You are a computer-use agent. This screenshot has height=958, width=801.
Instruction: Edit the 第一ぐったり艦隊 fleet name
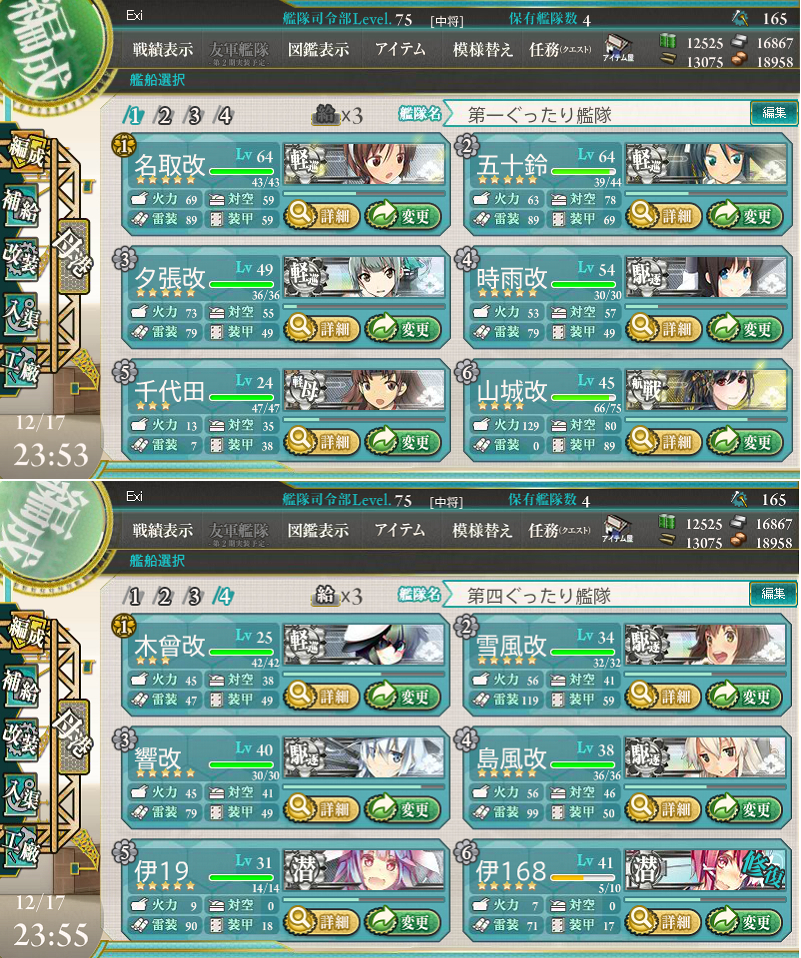click(774, 114)
